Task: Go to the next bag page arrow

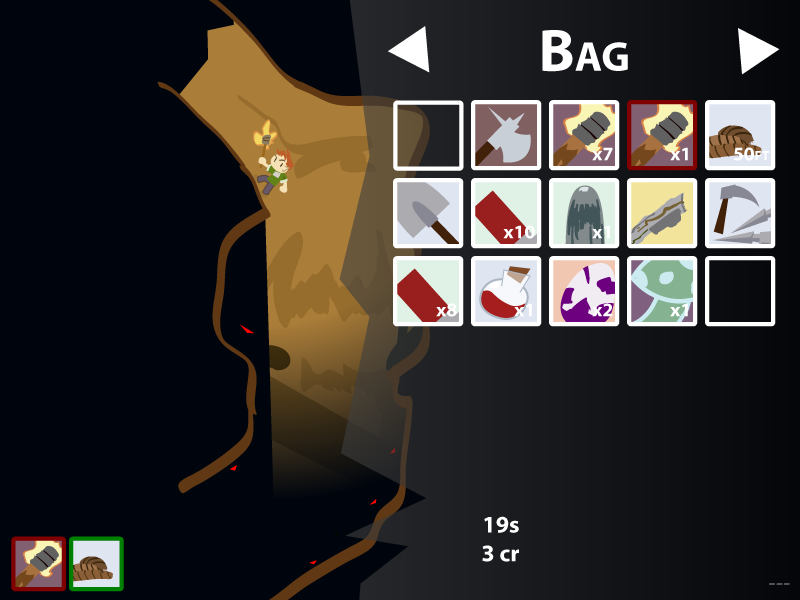Action: tap(757, 50)
